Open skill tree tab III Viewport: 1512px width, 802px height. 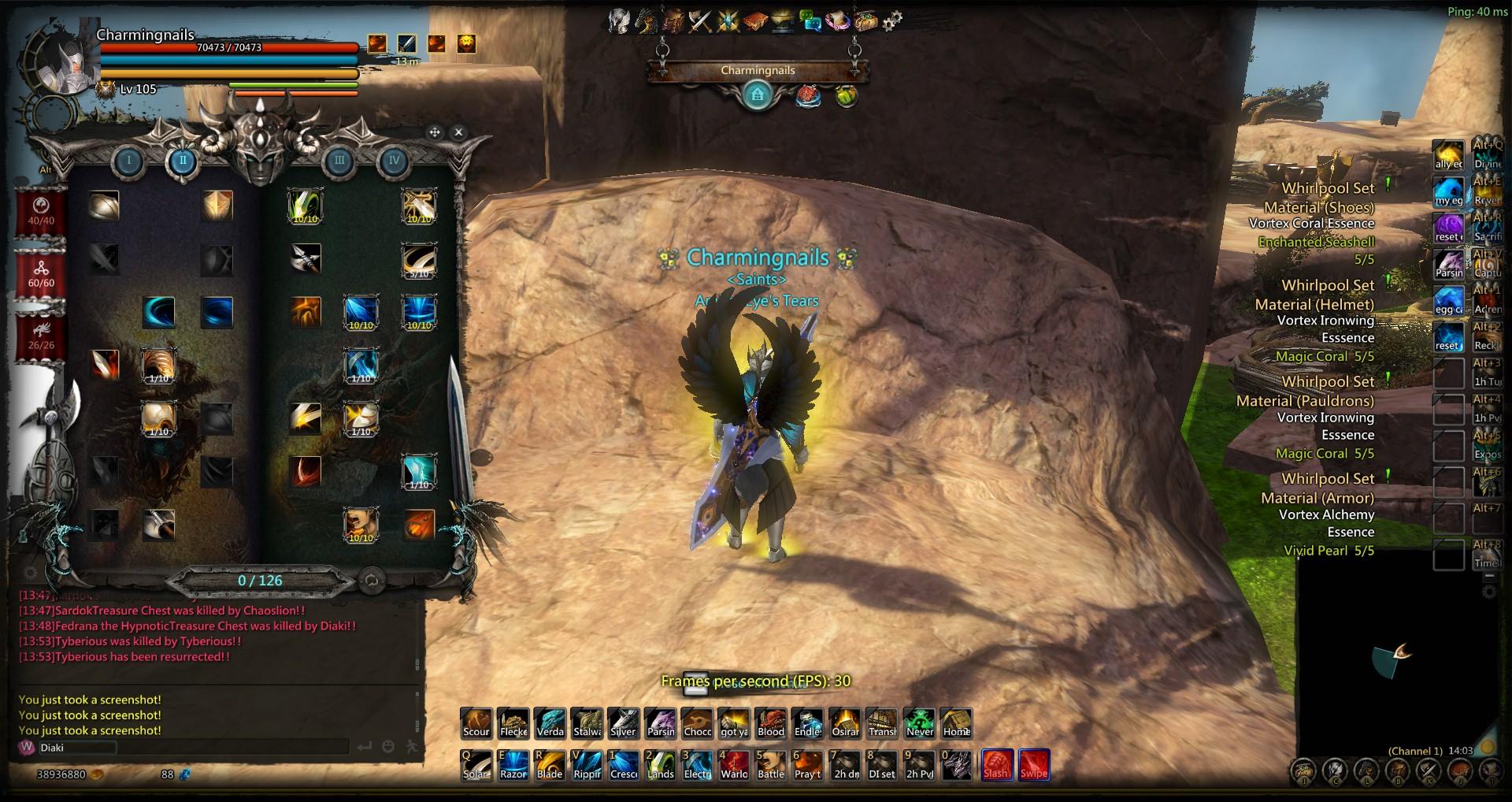coord(339,162)
